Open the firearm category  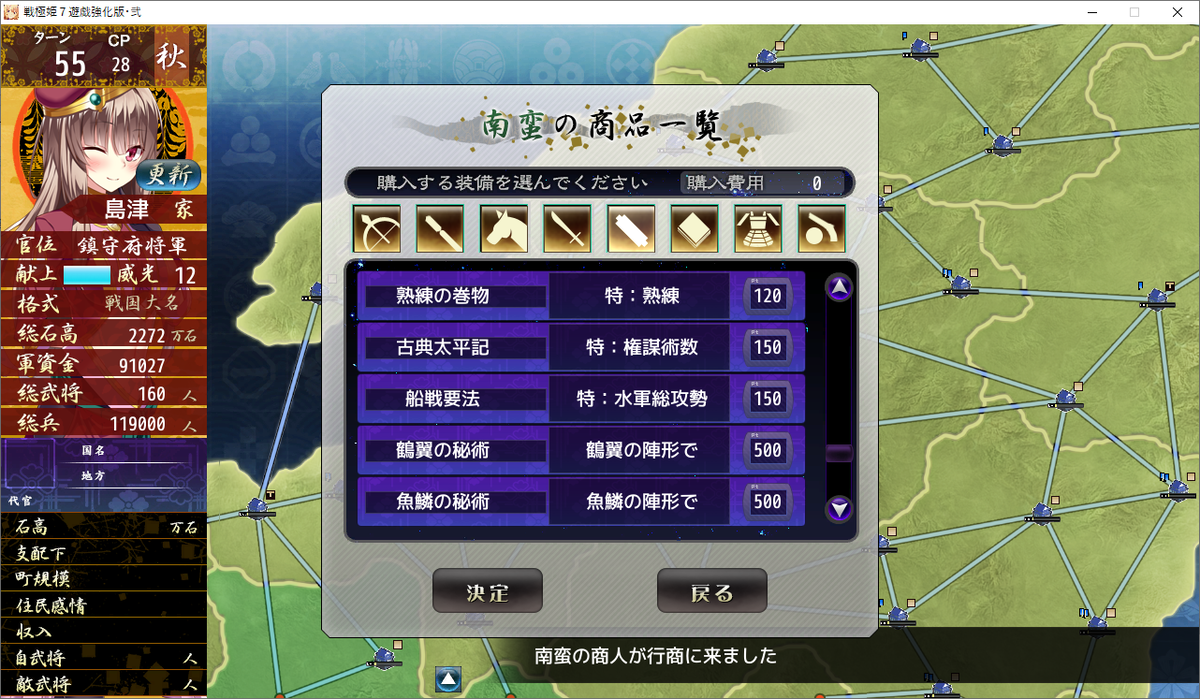tap(822, 229)
